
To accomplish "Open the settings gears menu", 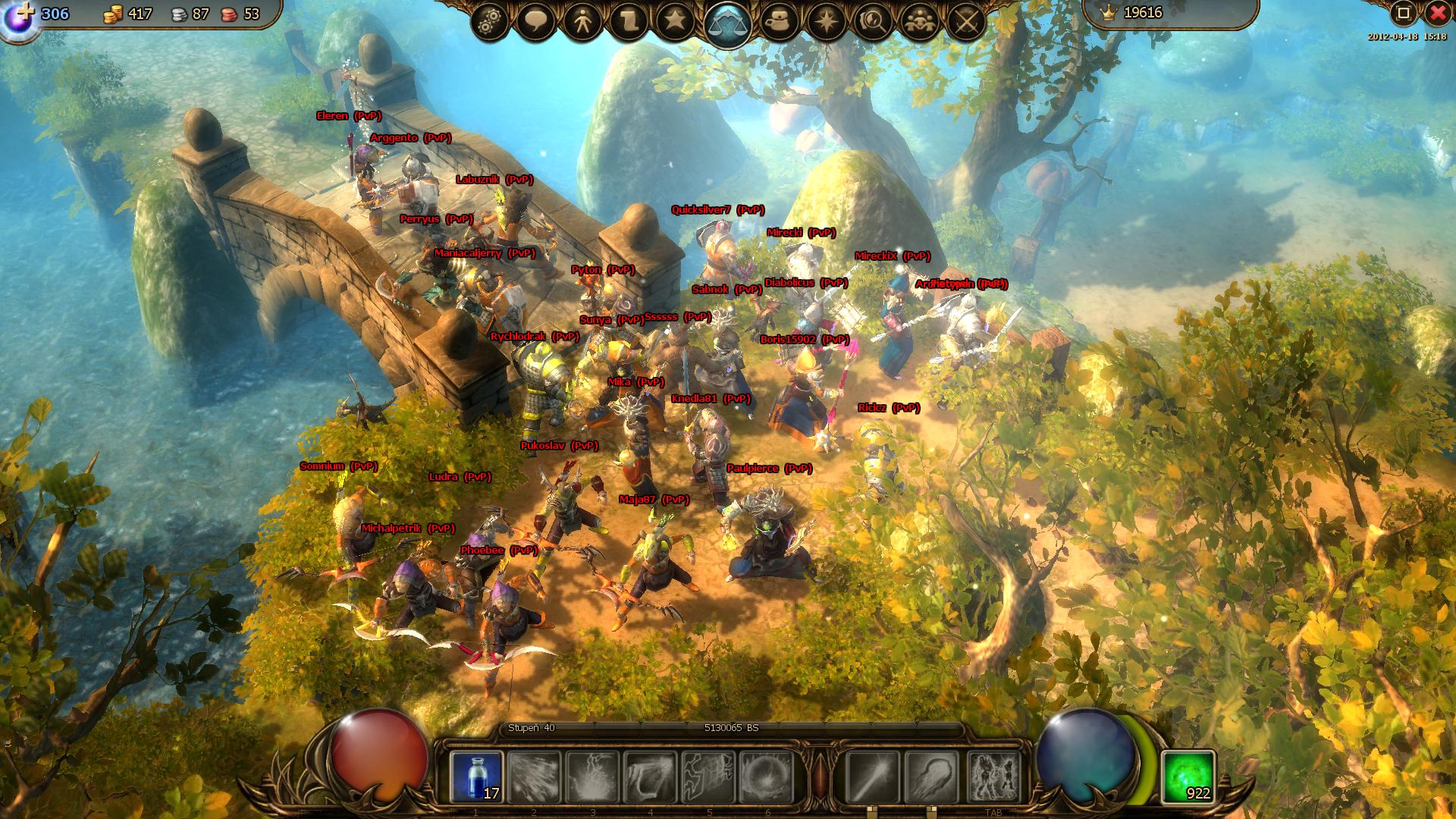I will point(490,22).
